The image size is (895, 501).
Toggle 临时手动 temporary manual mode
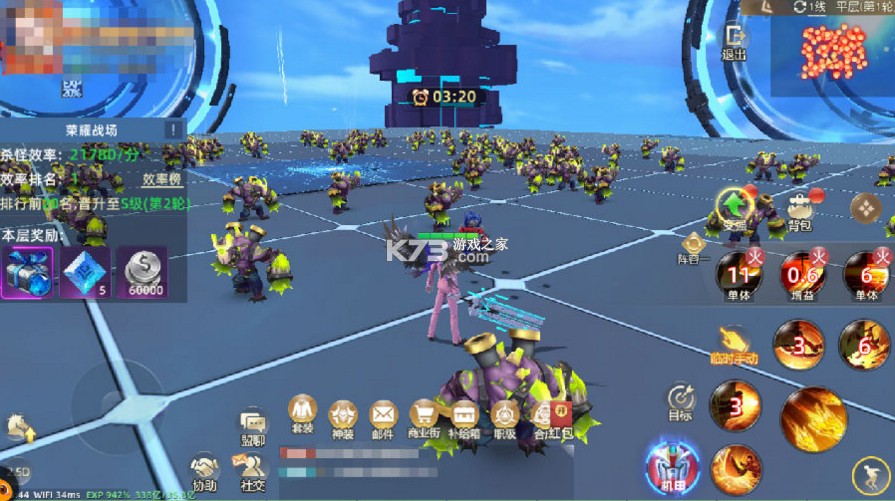[735, 343]
